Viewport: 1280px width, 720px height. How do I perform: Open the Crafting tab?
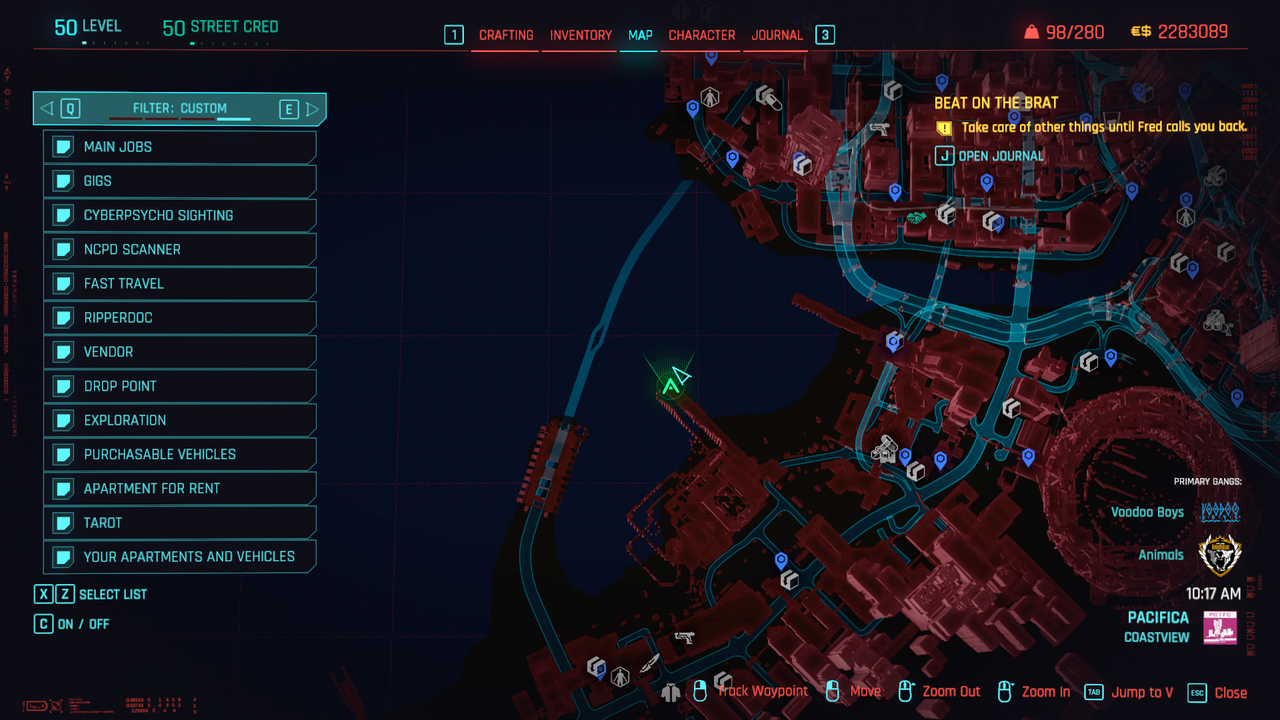506,35
